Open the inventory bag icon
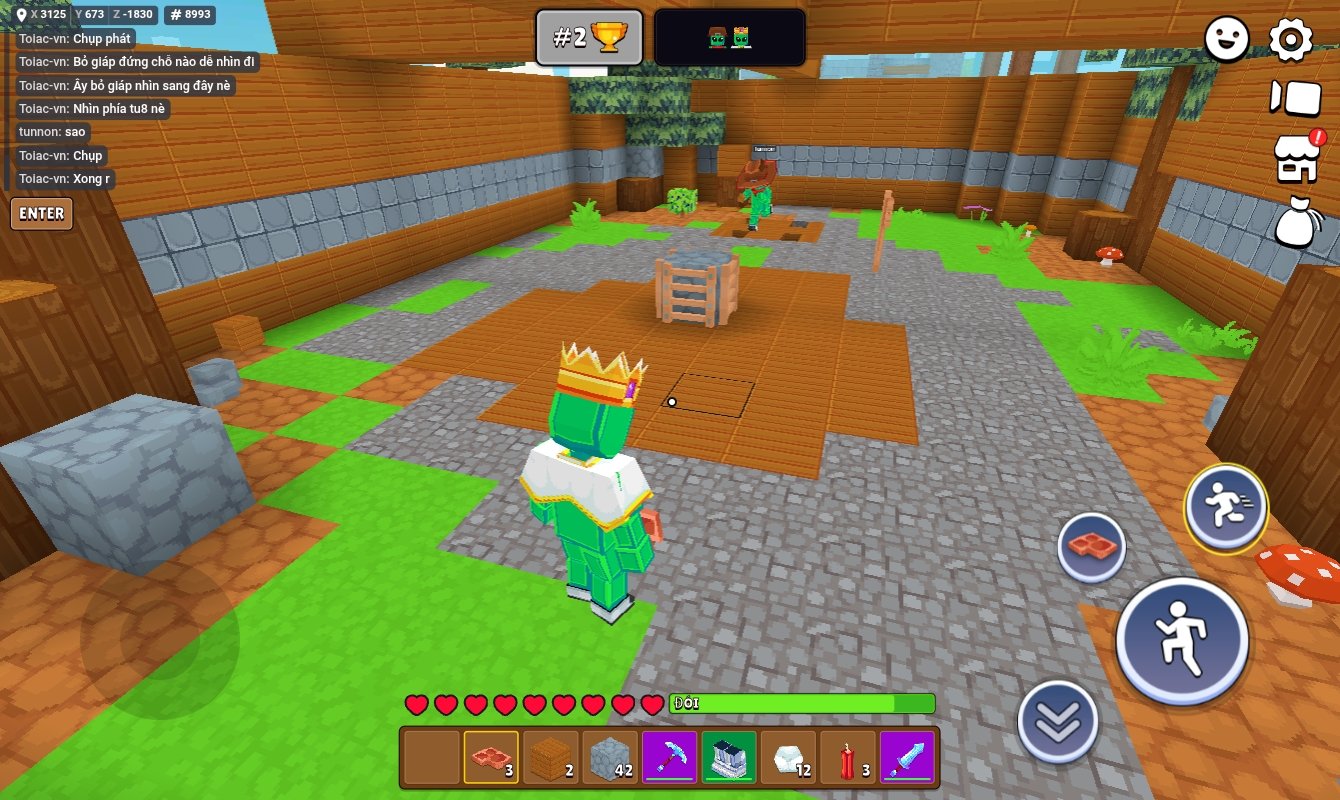 1296,221
